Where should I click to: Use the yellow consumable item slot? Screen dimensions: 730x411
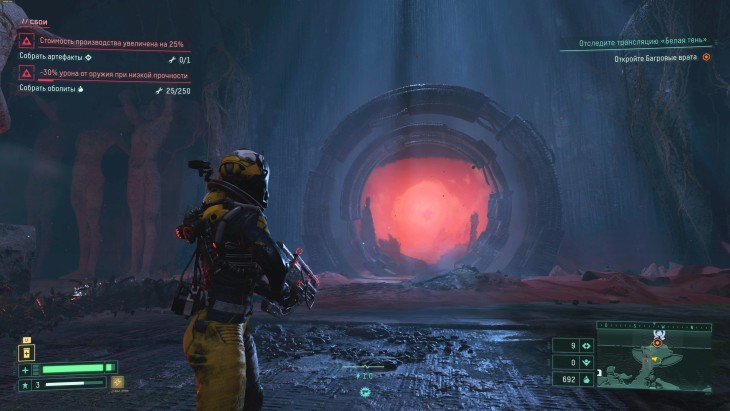click(x=27, y=350)
